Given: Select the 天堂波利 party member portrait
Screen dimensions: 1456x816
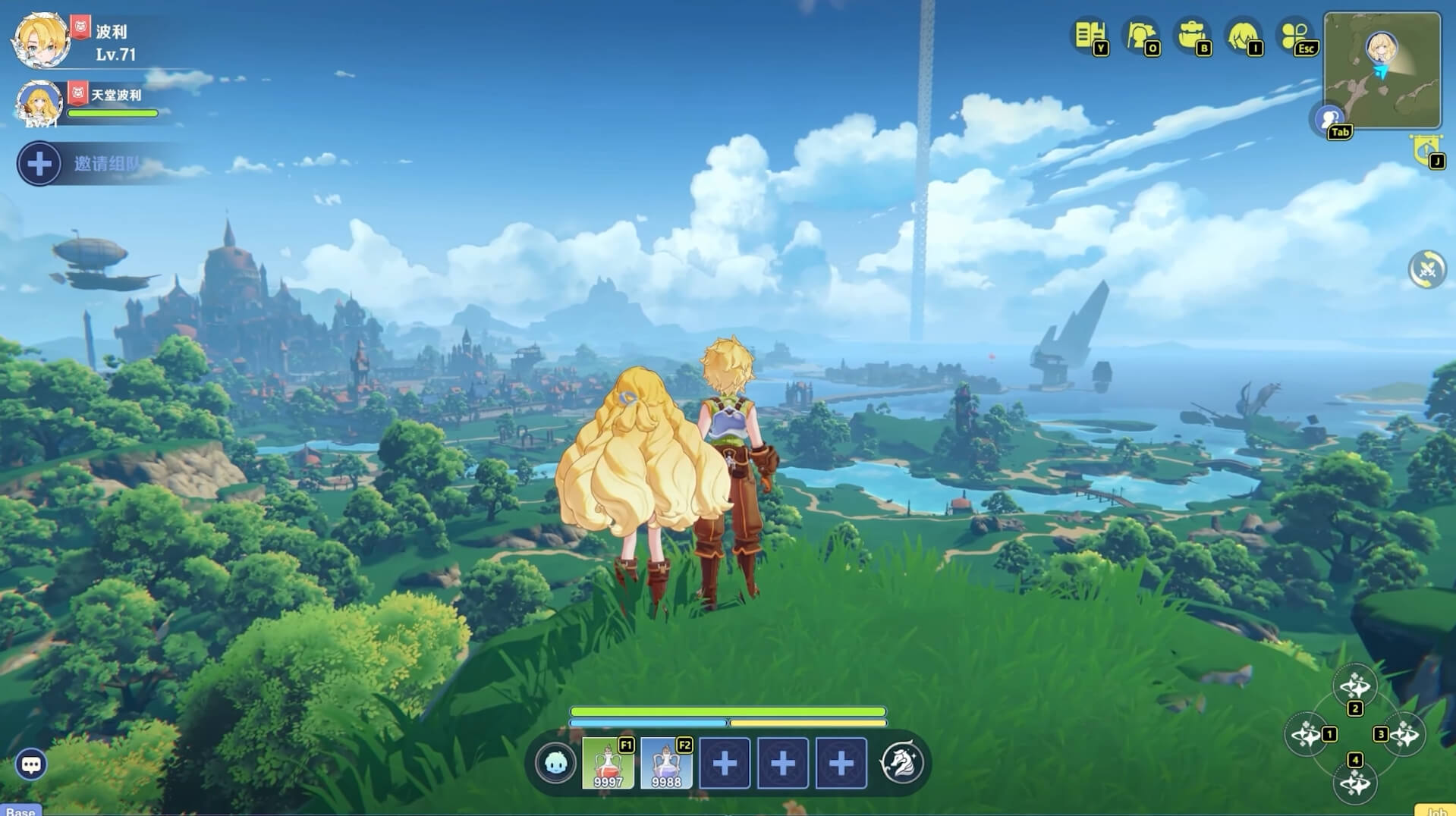Looking at the screenshot, I should (39, 102).
